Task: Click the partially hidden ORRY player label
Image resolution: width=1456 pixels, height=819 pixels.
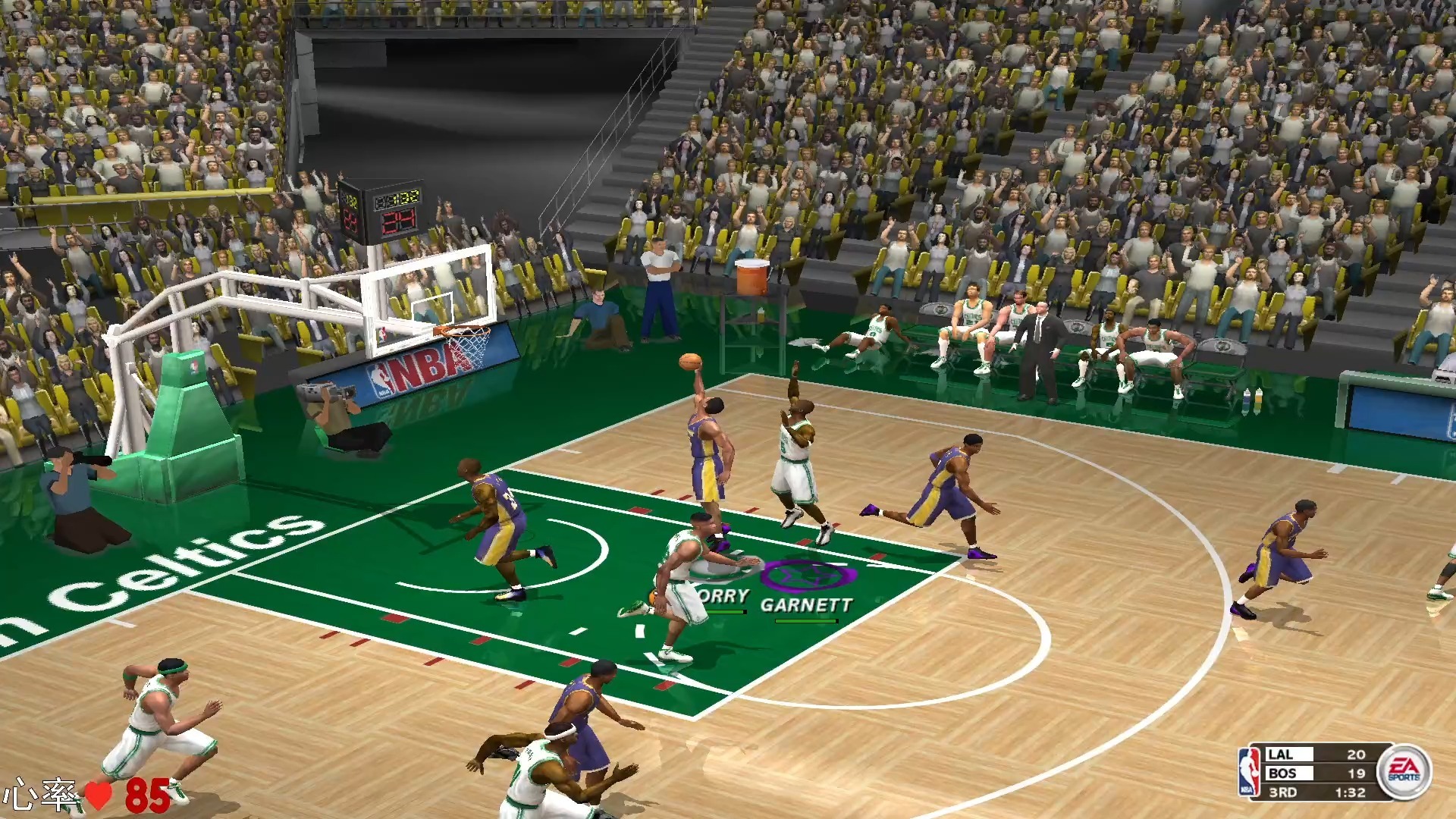Action: [x=723, y=596]
